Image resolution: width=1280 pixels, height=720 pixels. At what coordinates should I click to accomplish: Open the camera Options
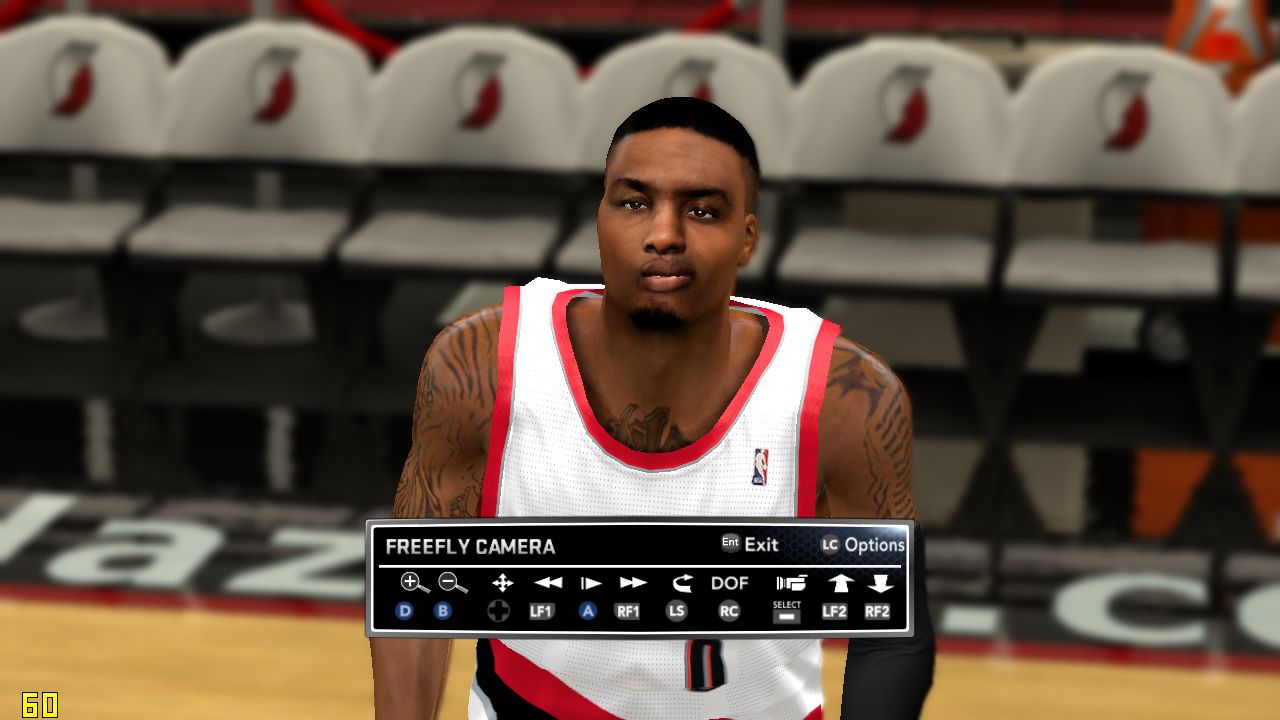click(863, 545)
